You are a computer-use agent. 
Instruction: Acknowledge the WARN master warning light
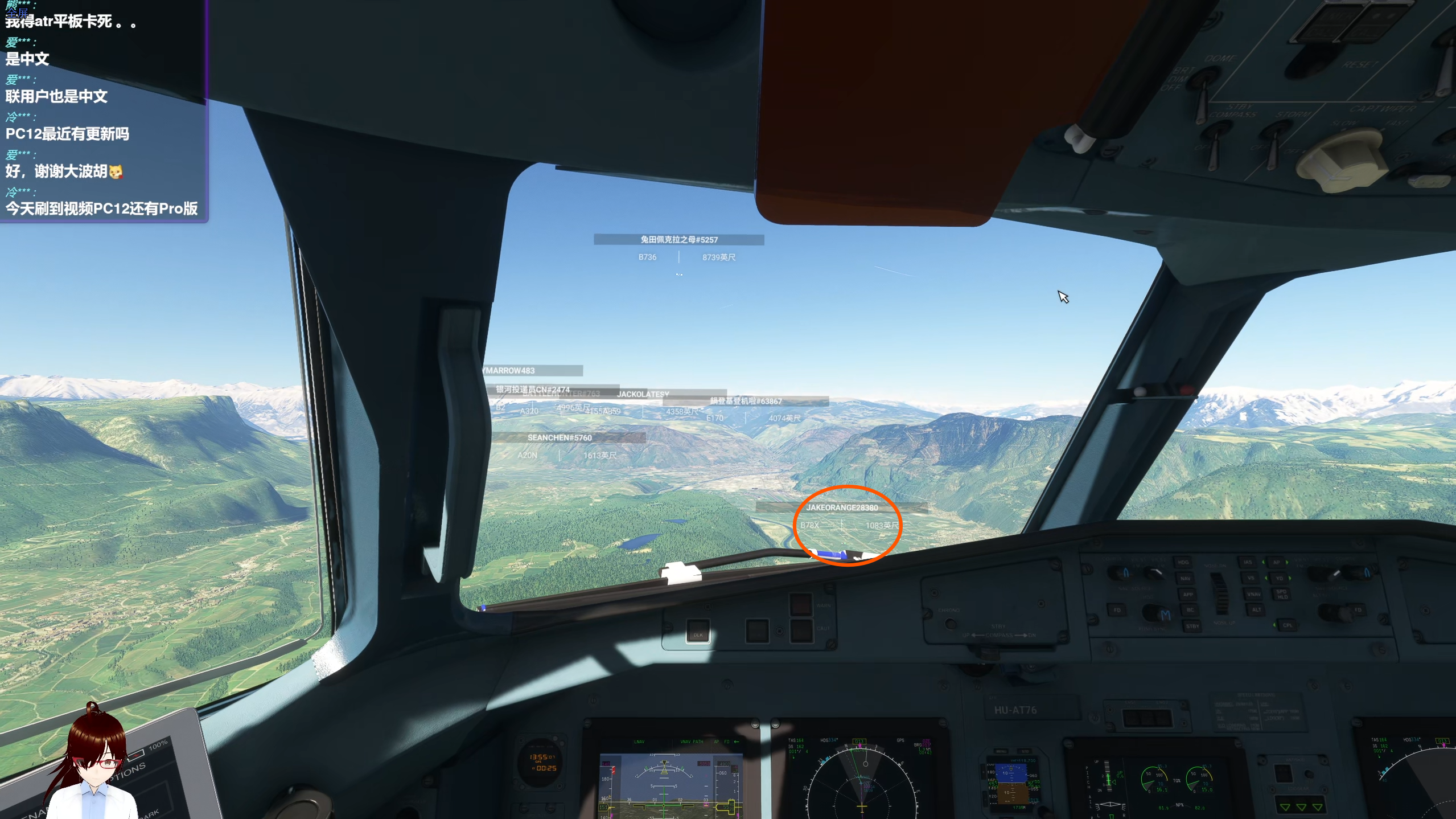pos(801,604)
